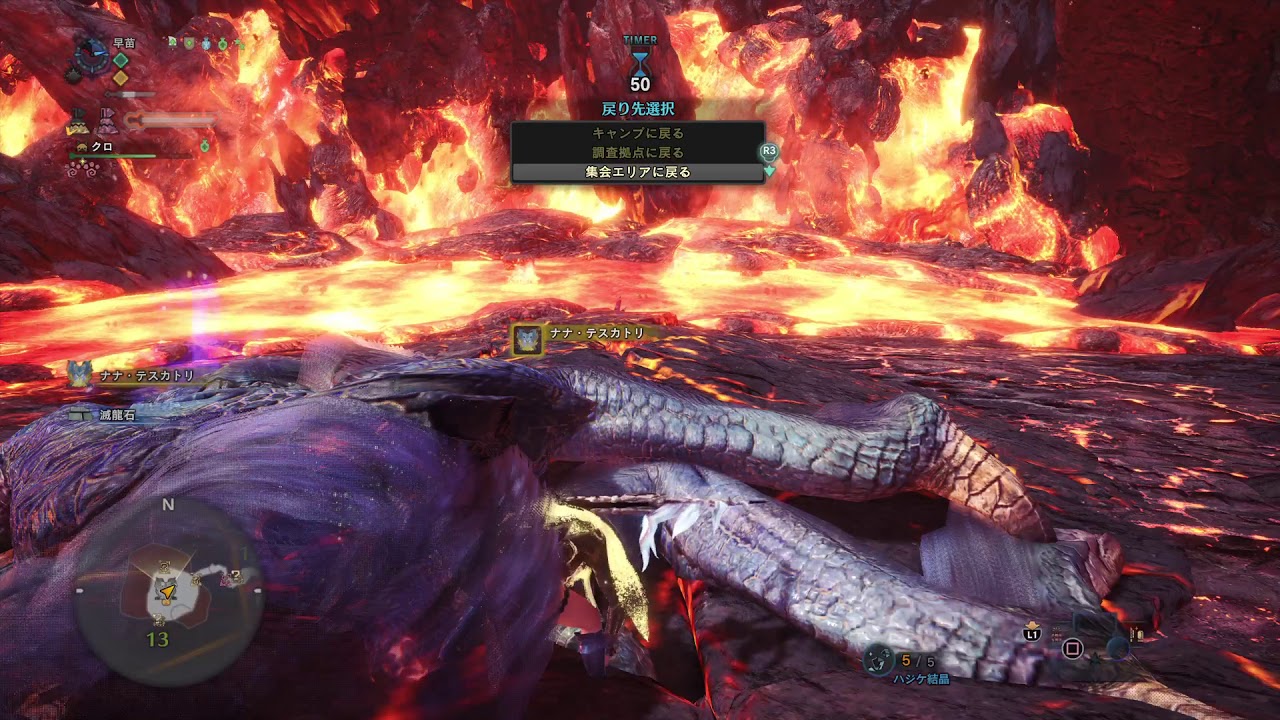This screenshot has width=1280, height=720.
Task: Click the square button item-use icon
Action: [x=1072, y=649]
